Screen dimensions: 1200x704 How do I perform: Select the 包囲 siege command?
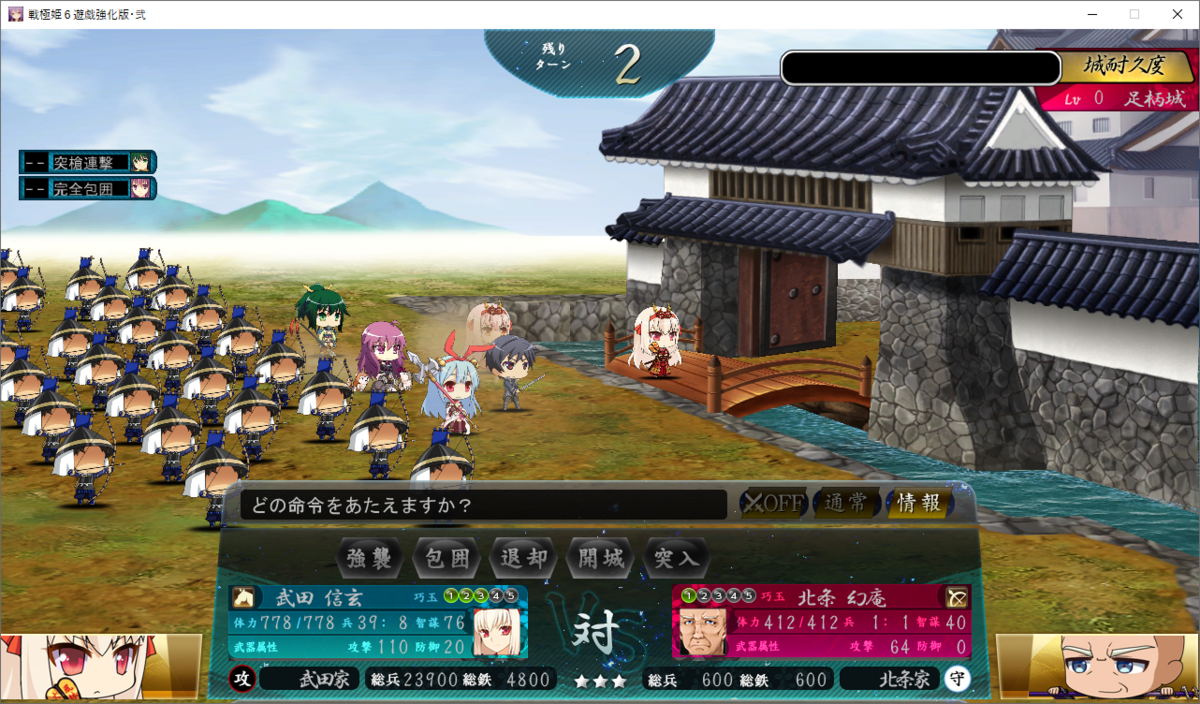447,558
